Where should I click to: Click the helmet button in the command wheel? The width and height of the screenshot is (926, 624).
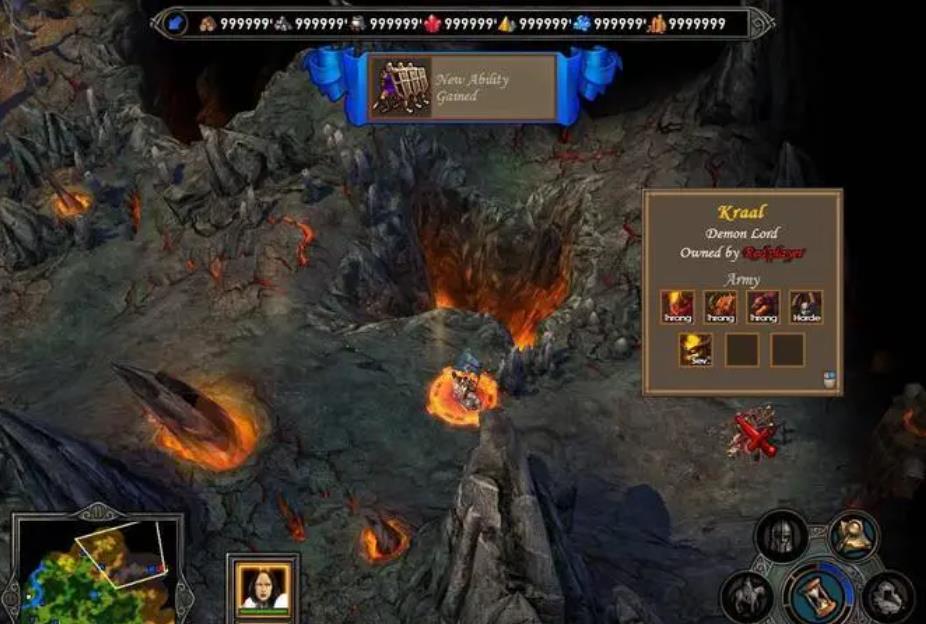point(781,536)
